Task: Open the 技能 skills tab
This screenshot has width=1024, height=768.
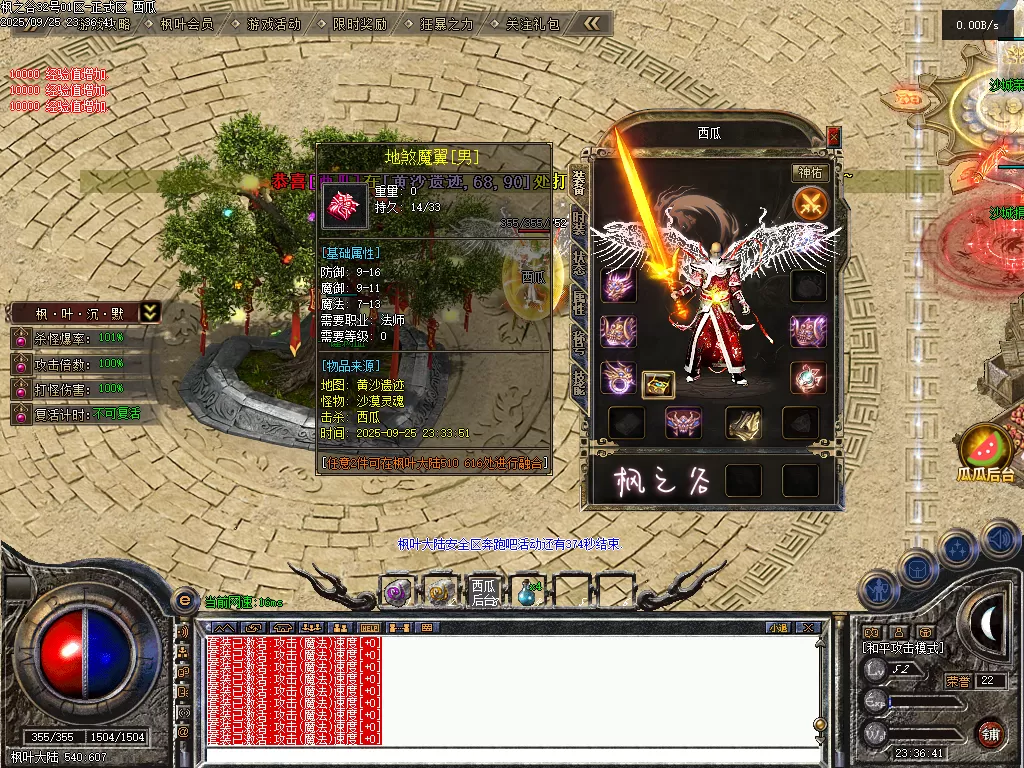Action: coord(579,379)
